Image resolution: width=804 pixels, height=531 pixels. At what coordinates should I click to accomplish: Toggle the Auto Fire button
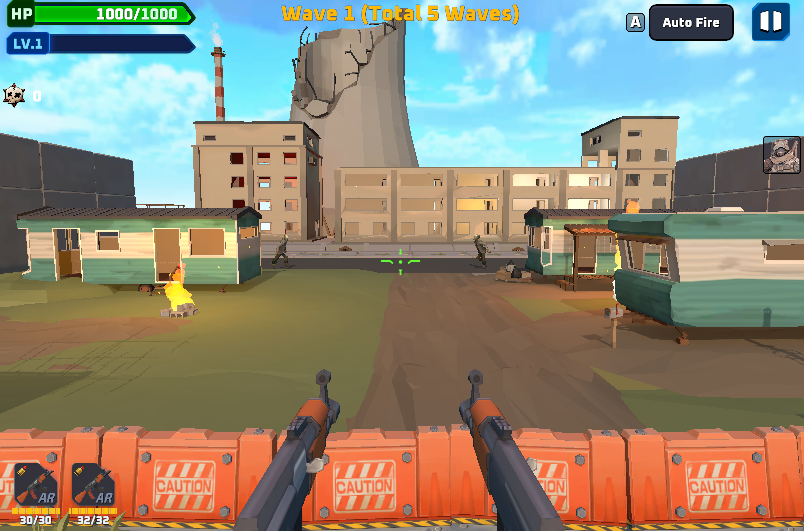coord(690,23)
